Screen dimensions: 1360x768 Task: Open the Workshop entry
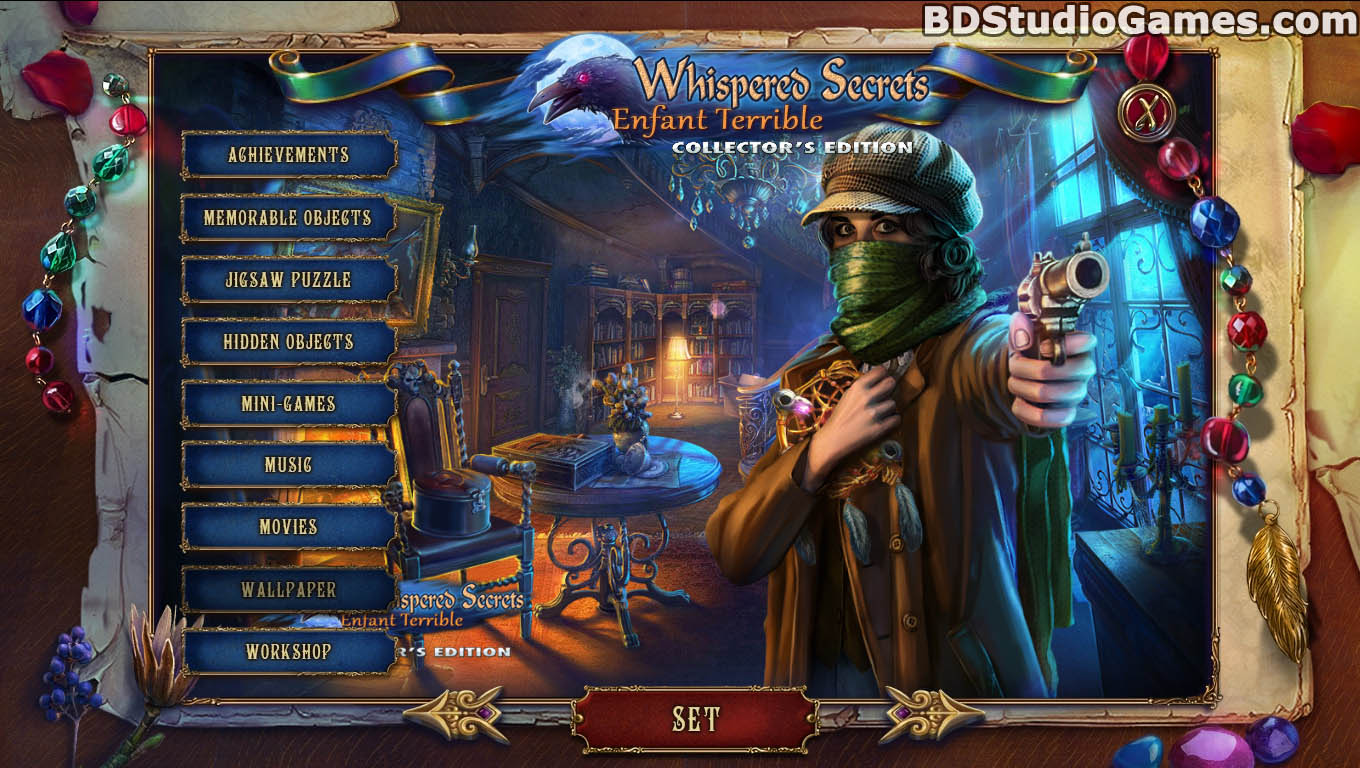click(288, 652)
